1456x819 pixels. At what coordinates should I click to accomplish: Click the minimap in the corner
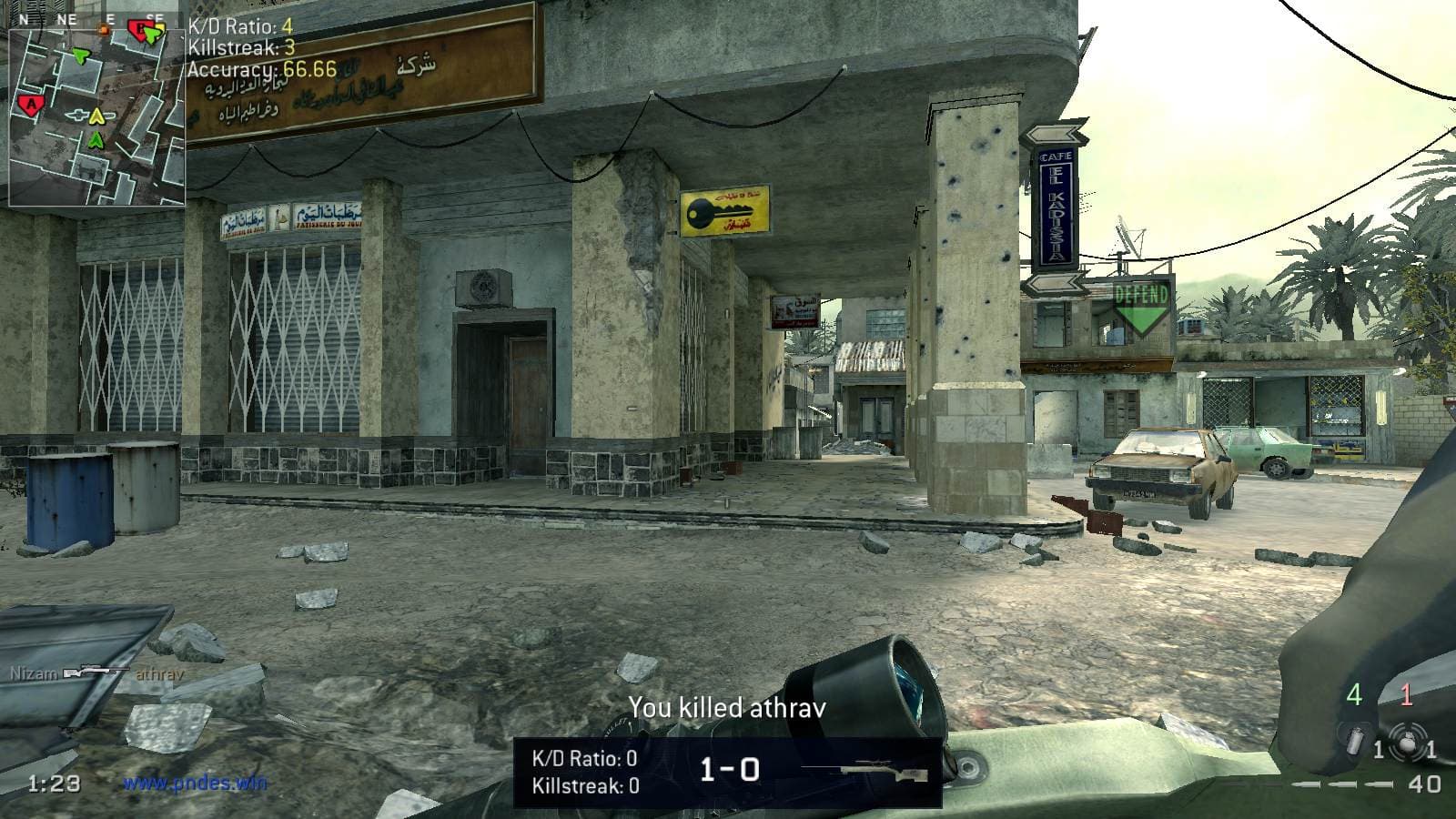(x=96, y=114)
